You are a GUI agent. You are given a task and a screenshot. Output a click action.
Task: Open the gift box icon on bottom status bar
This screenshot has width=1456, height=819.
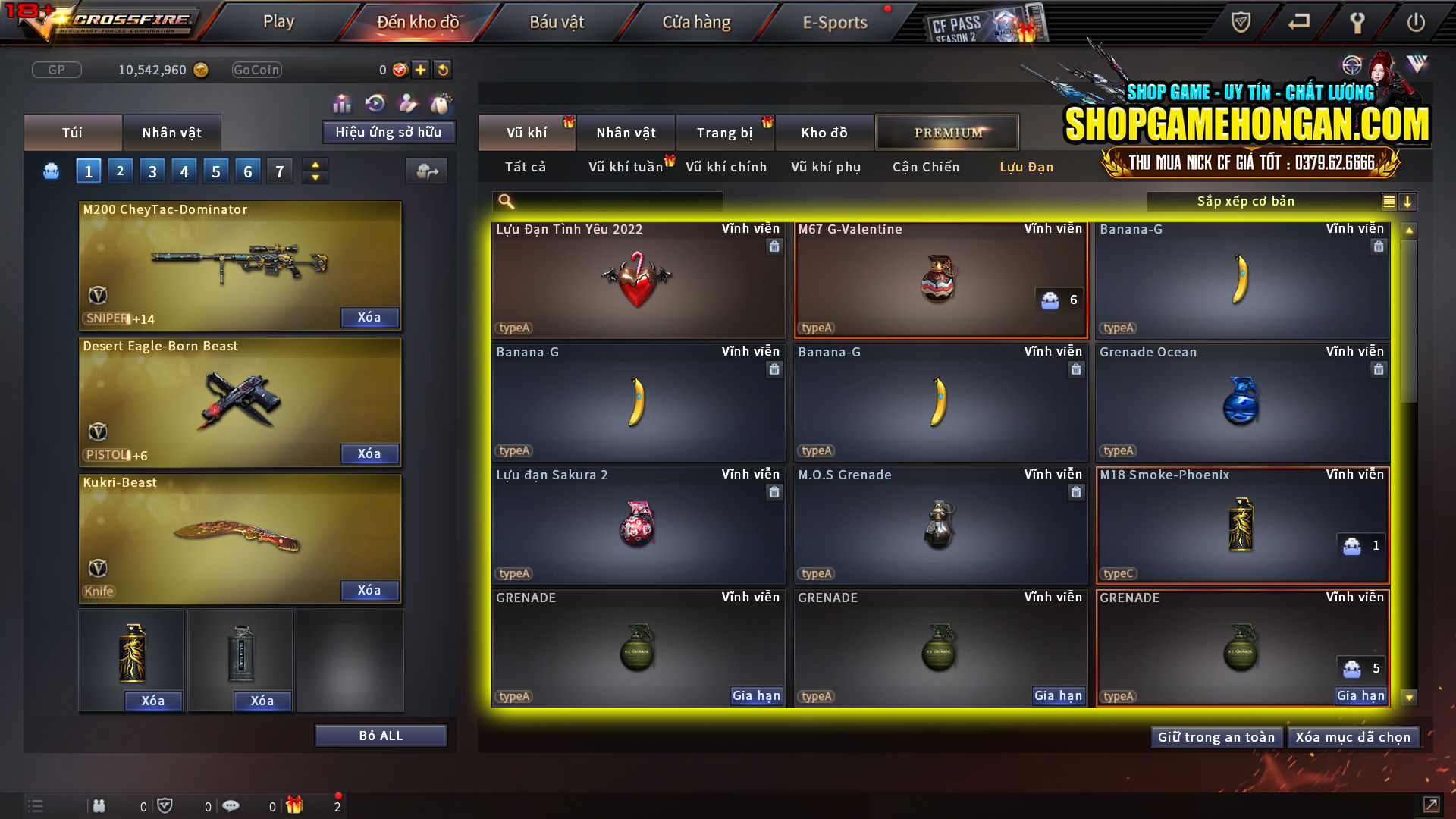pyautogui.click(x=296, y=805)
